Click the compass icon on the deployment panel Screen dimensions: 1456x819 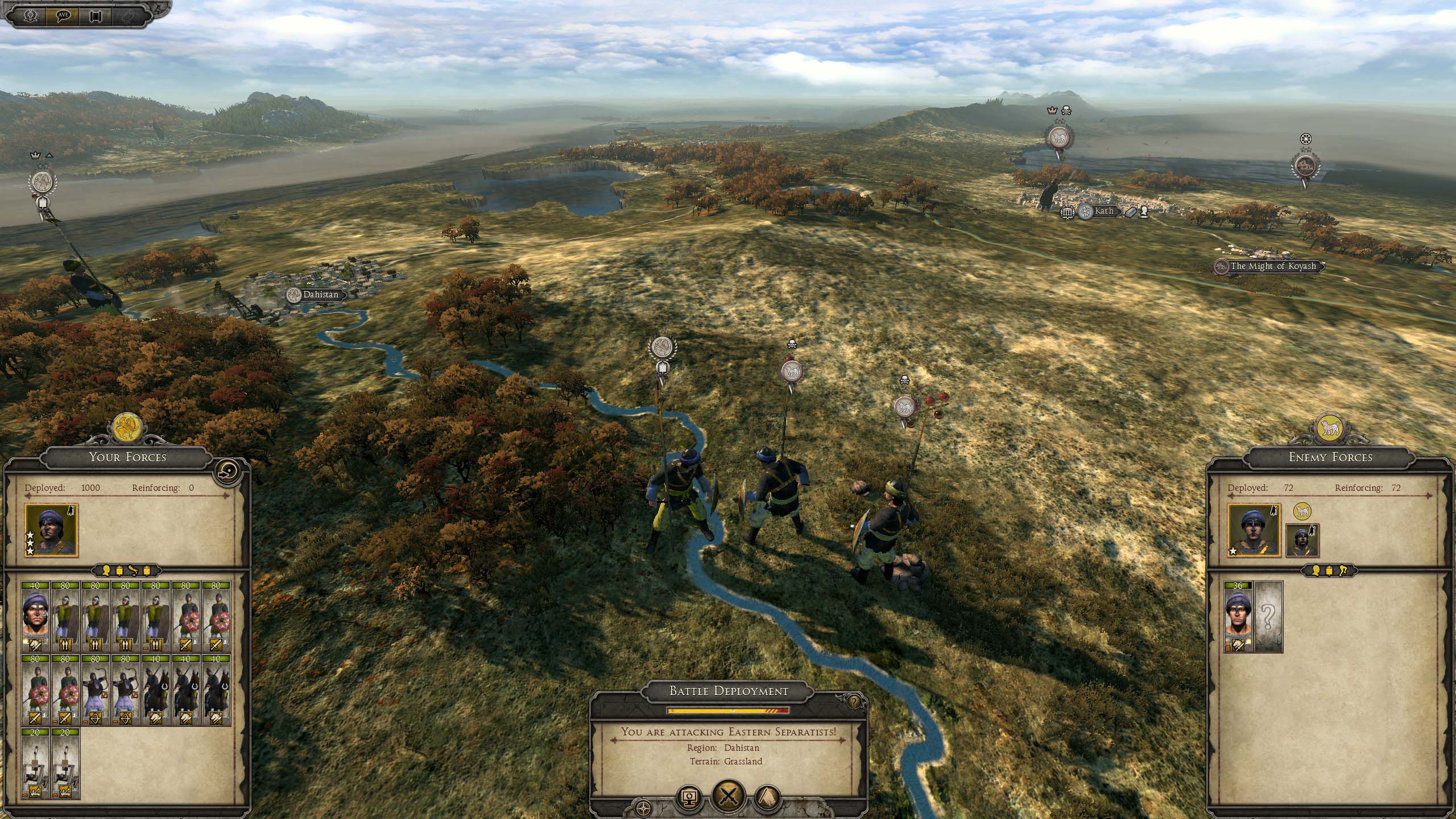[x=643, y=808]
